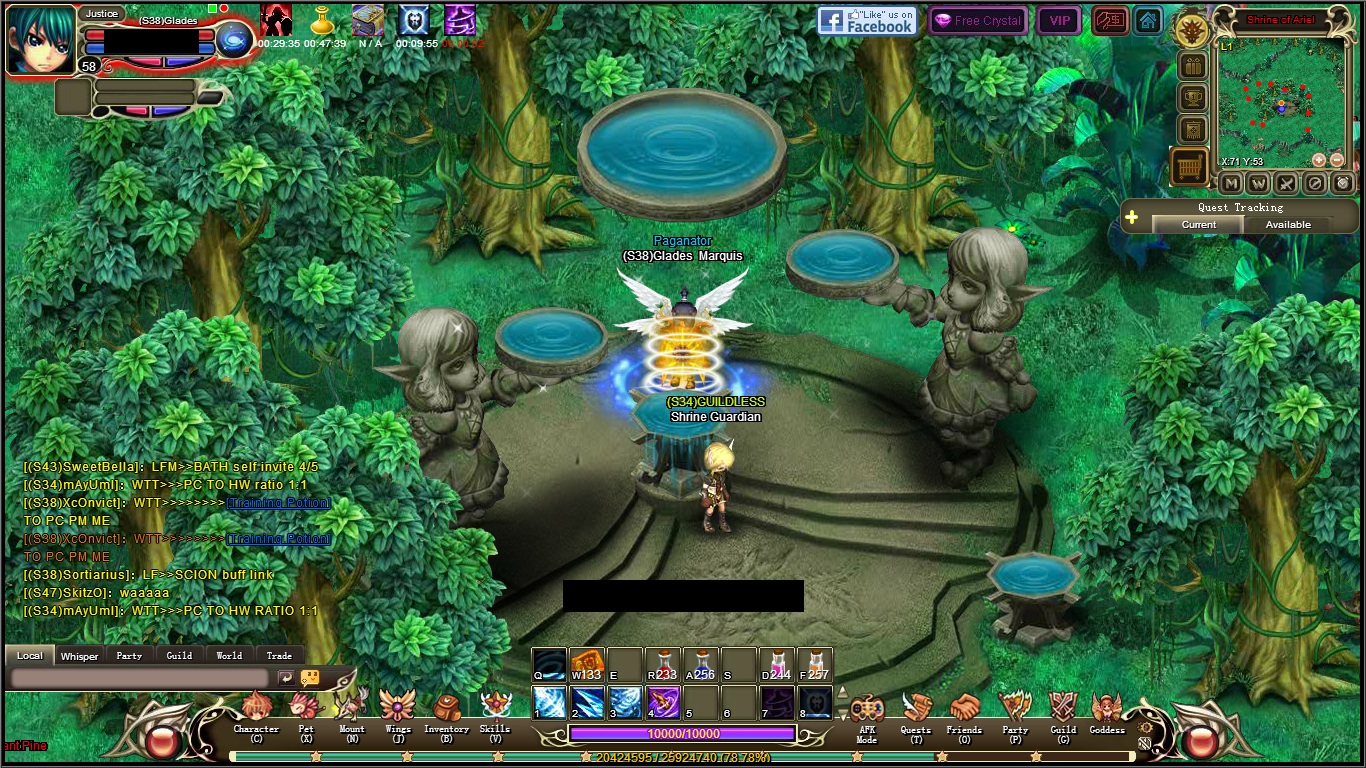Click the Like us on Facebook button
Viewport: 1366px width, 768px height.
(x=866, y=20)
